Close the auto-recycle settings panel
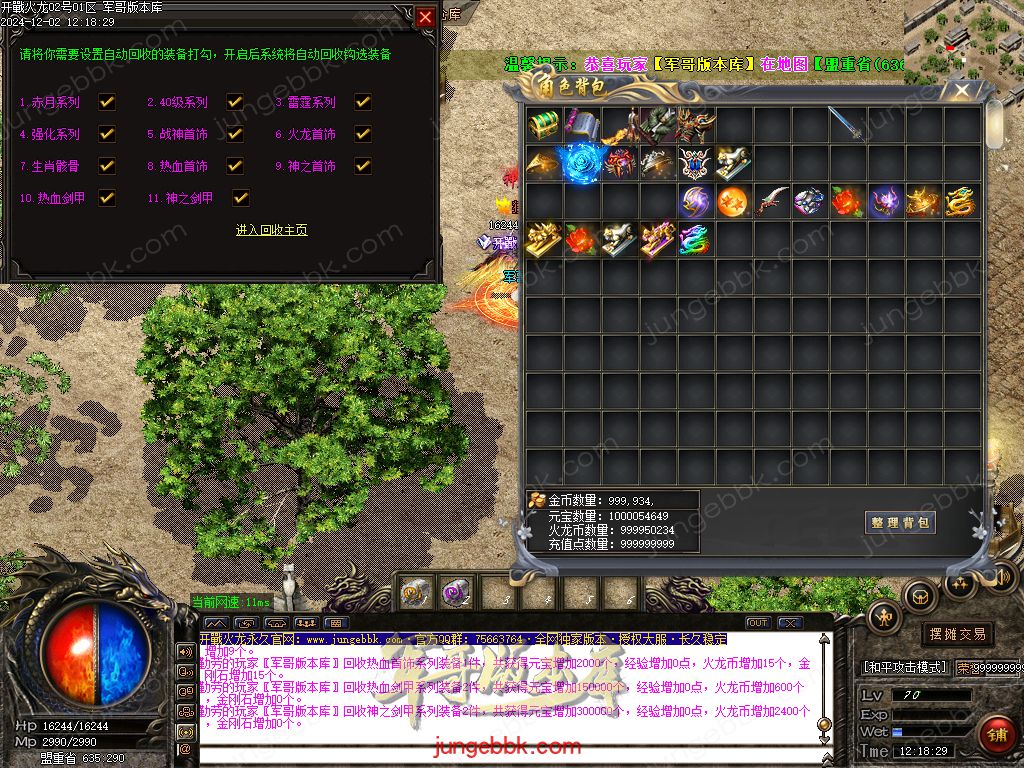Image resolution: width=1024 pixels, height=768 pixels. (426, 17)
